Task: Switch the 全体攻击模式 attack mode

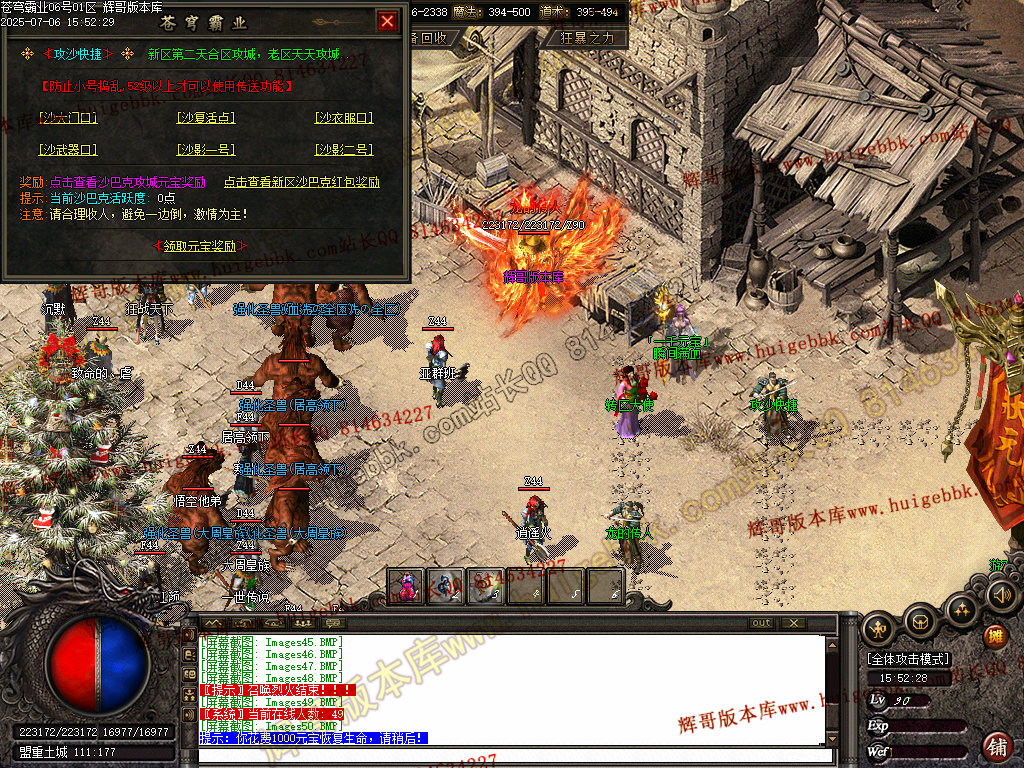Action: pos(909,659)
